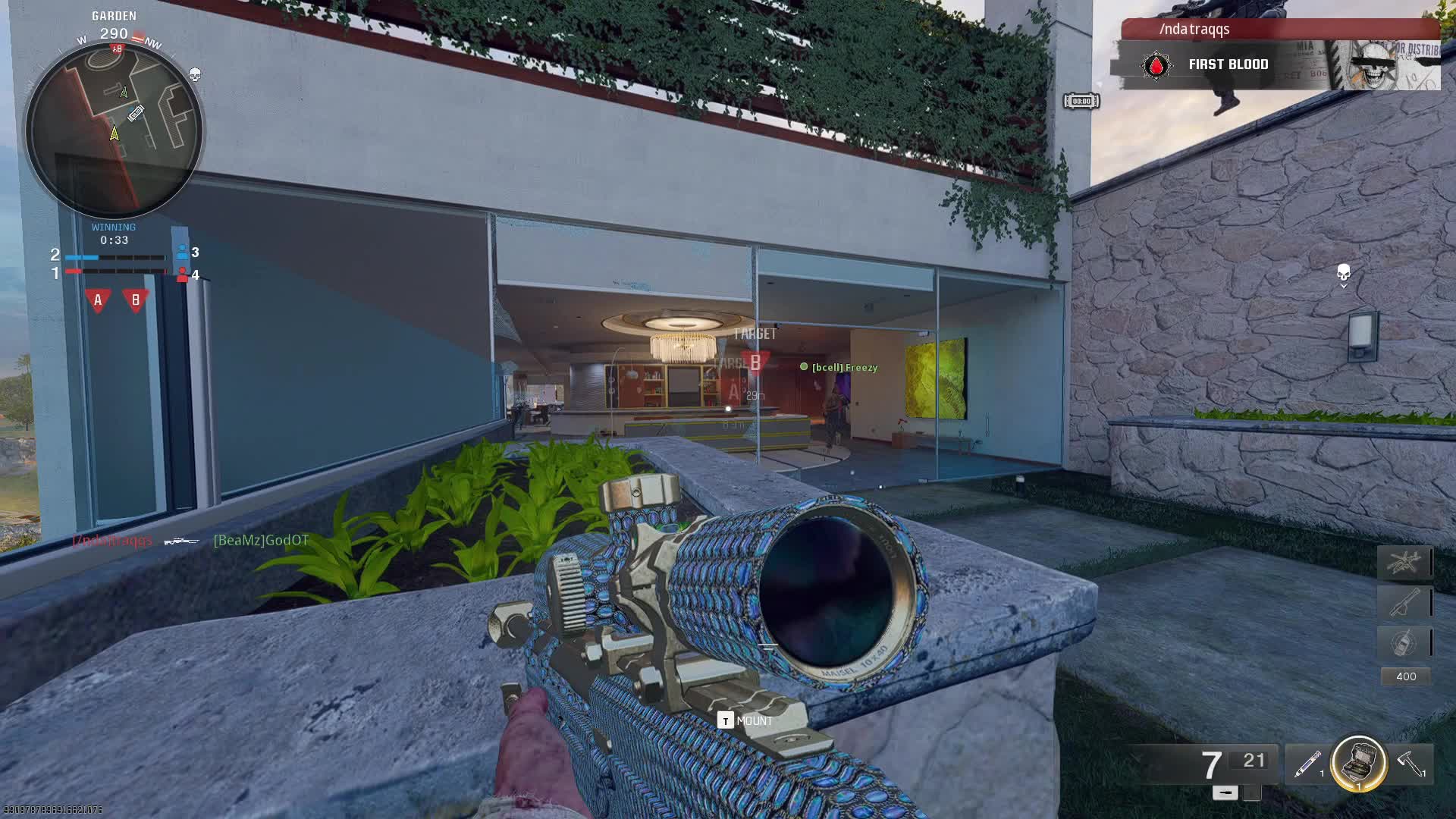Click the circular minimap
This screenshot has width=1456, height=819.
(114, 130)
